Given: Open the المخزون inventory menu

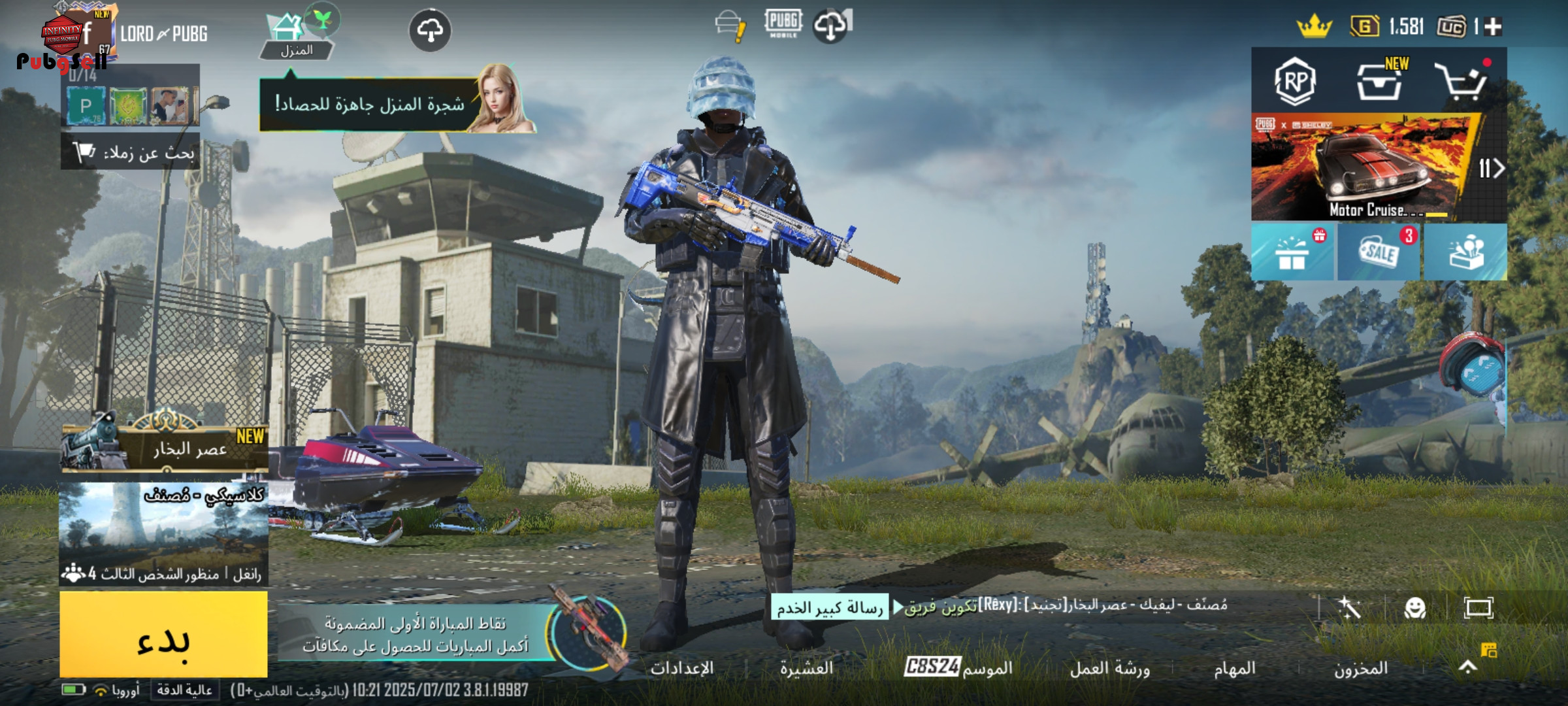Looking at the screenshot, I should coord(1360,668).
